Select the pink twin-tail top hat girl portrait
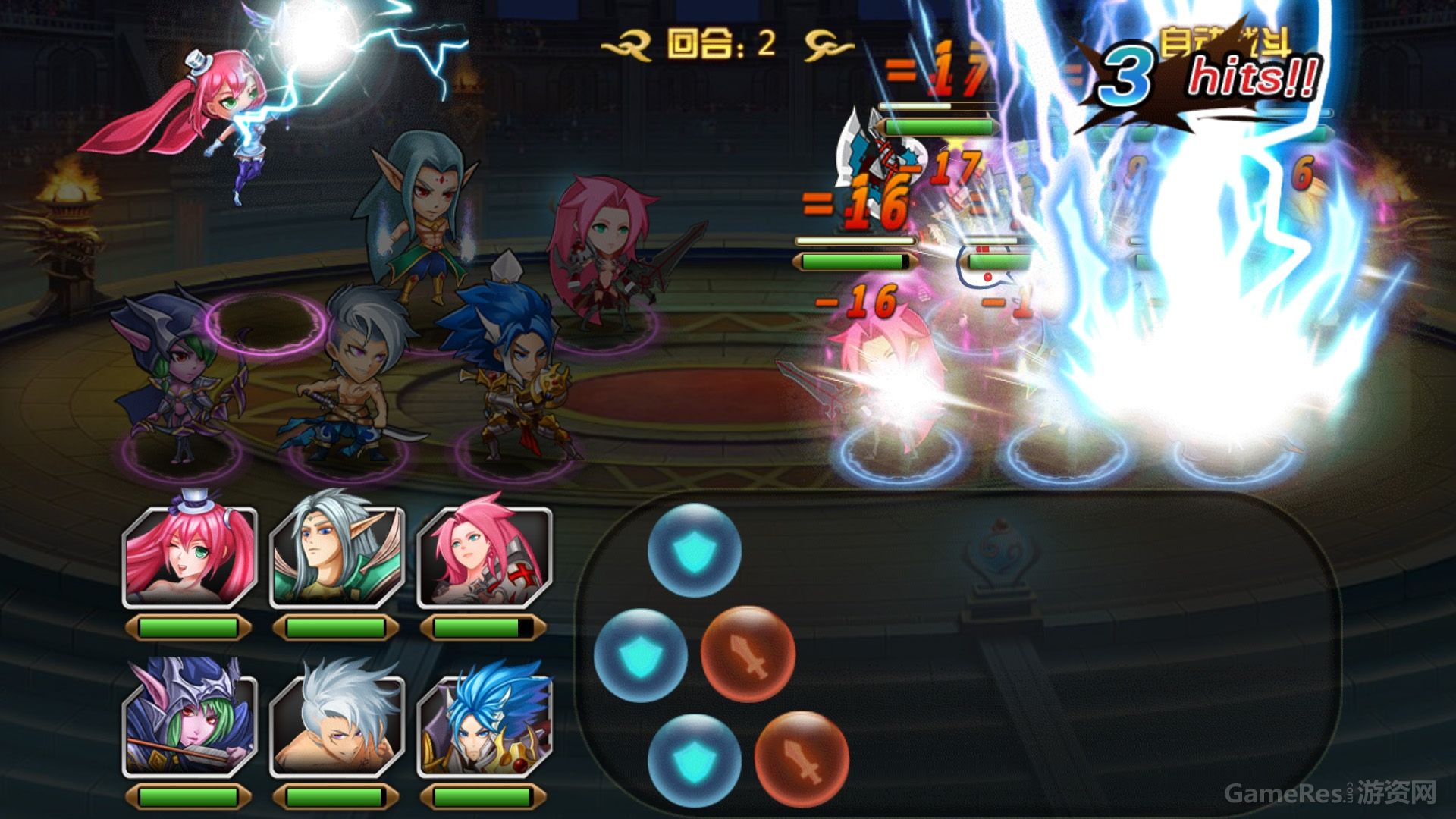This screenshot has height=819, width=1456. click(190, 557)
